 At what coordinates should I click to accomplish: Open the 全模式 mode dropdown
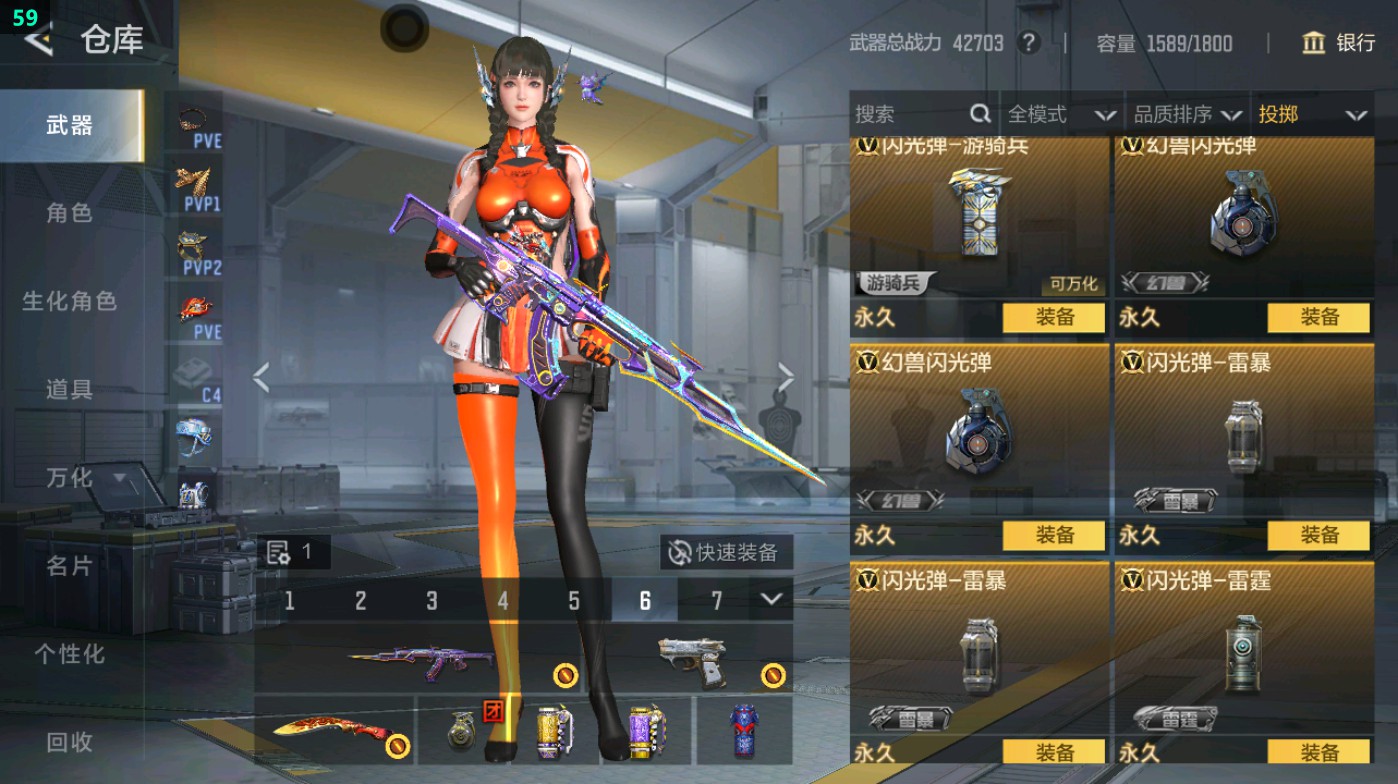coord(1060,115)
